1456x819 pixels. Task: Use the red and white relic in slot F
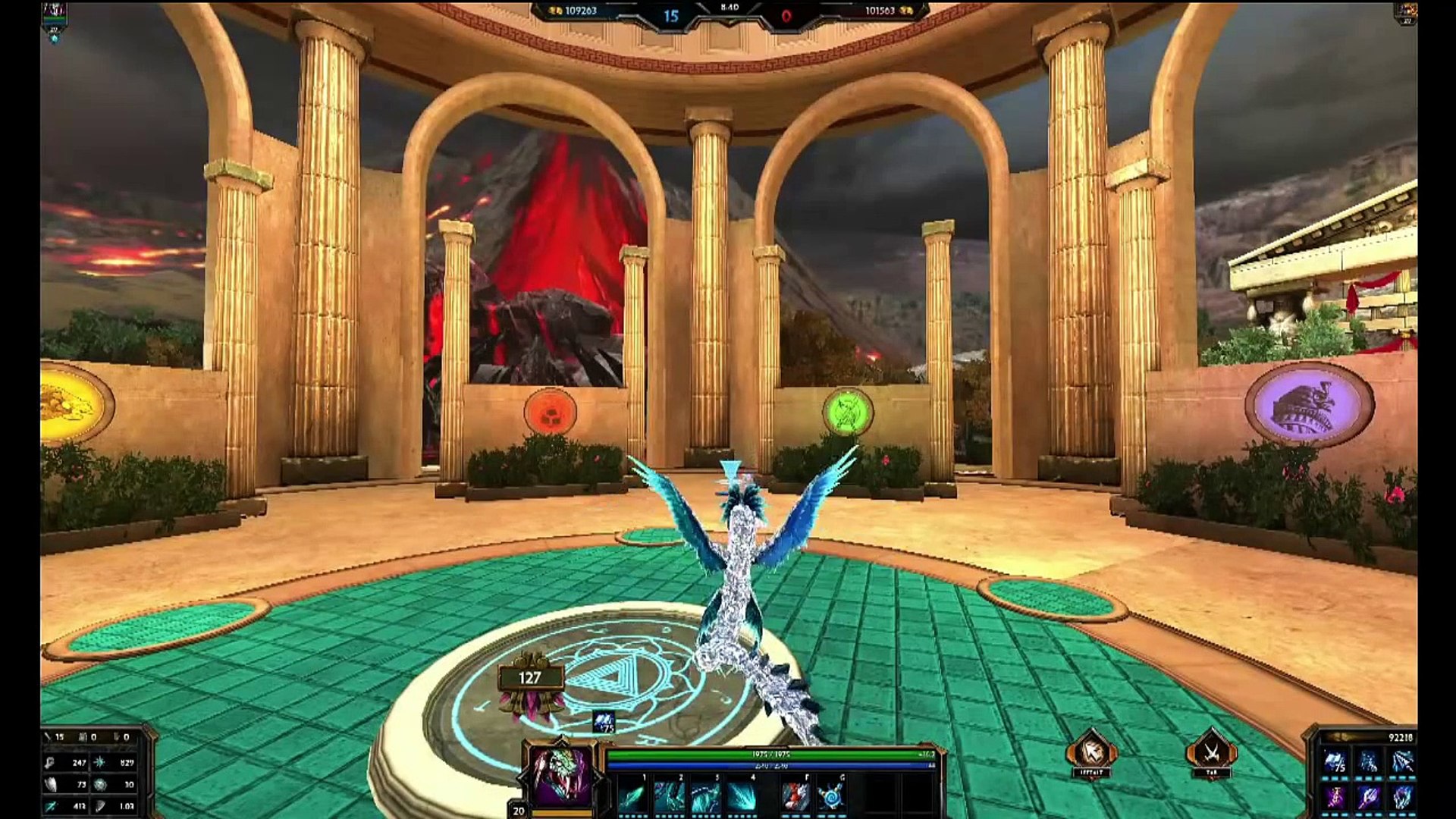794,798
